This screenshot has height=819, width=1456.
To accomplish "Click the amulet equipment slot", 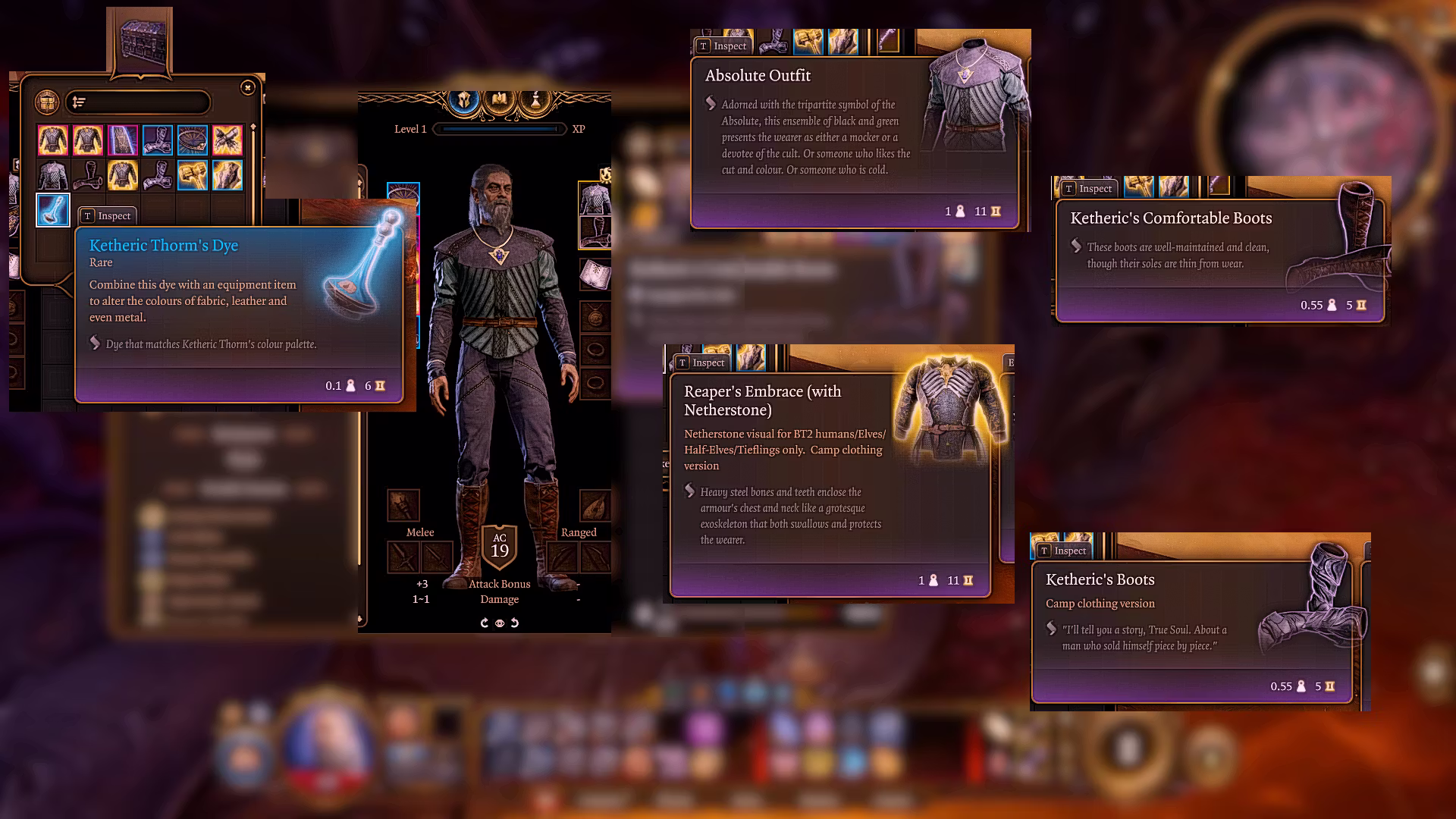I will pyautogui.click(x=595, y=315).
